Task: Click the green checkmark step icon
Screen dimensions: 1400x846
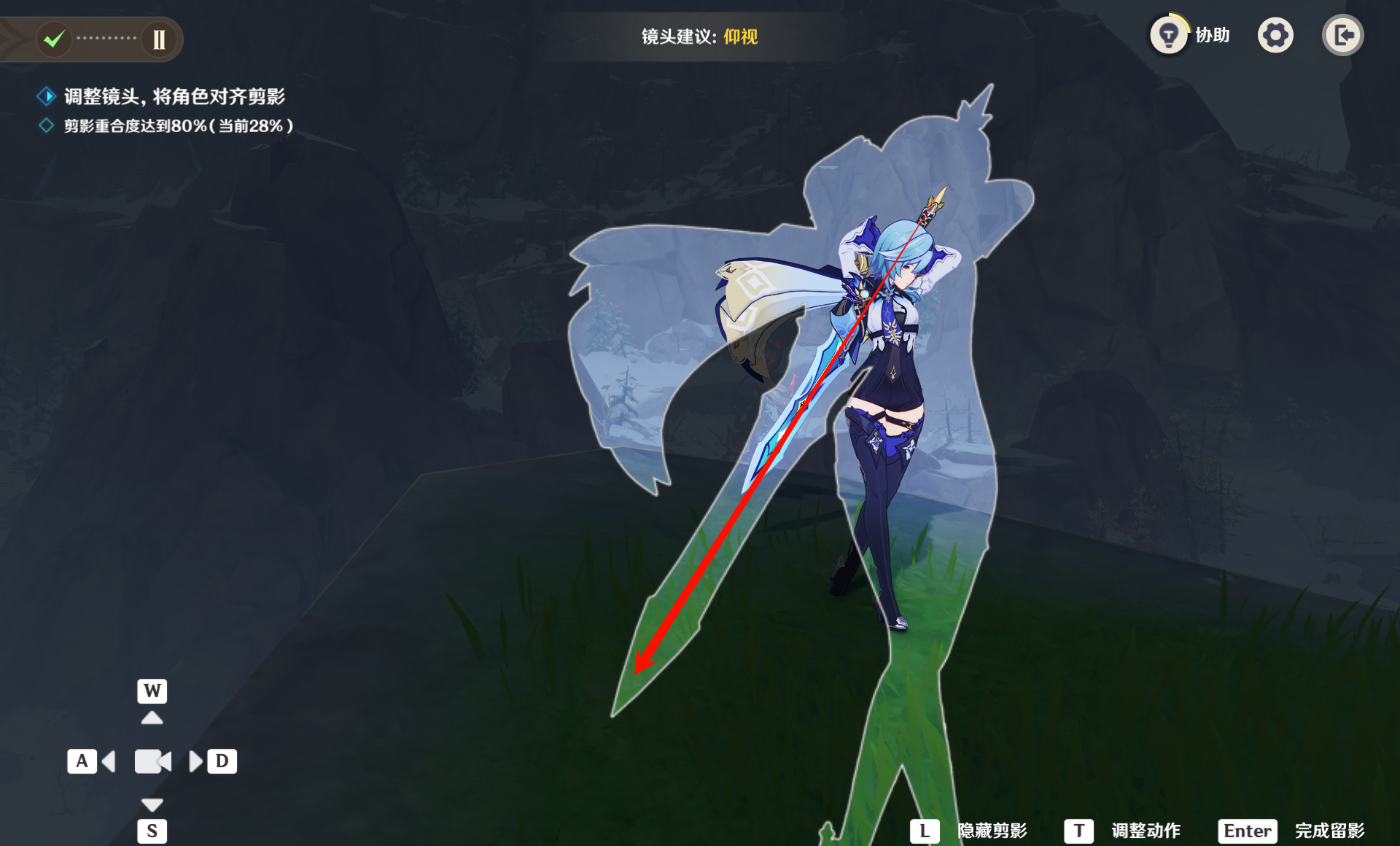Action: 54,39
